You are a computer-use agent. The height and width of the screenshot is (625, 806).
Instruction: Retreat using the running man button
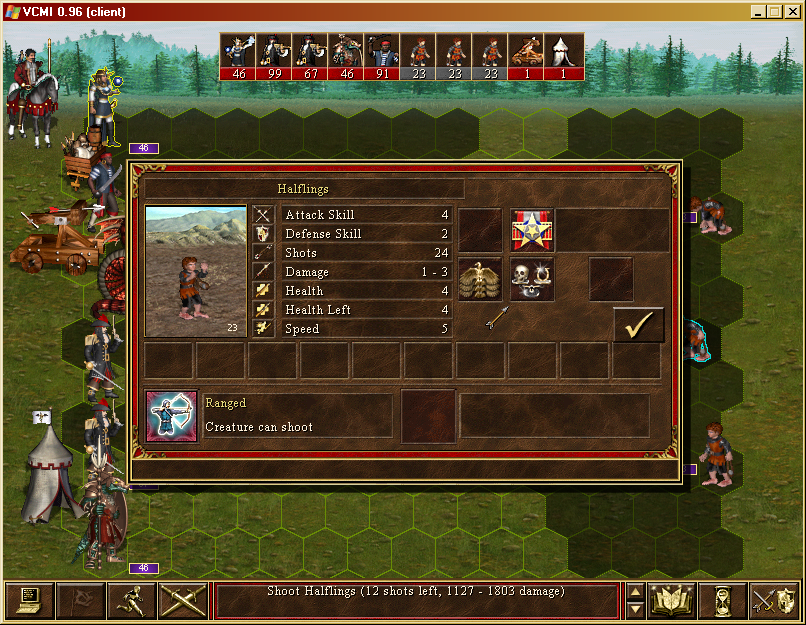(132, 600)
